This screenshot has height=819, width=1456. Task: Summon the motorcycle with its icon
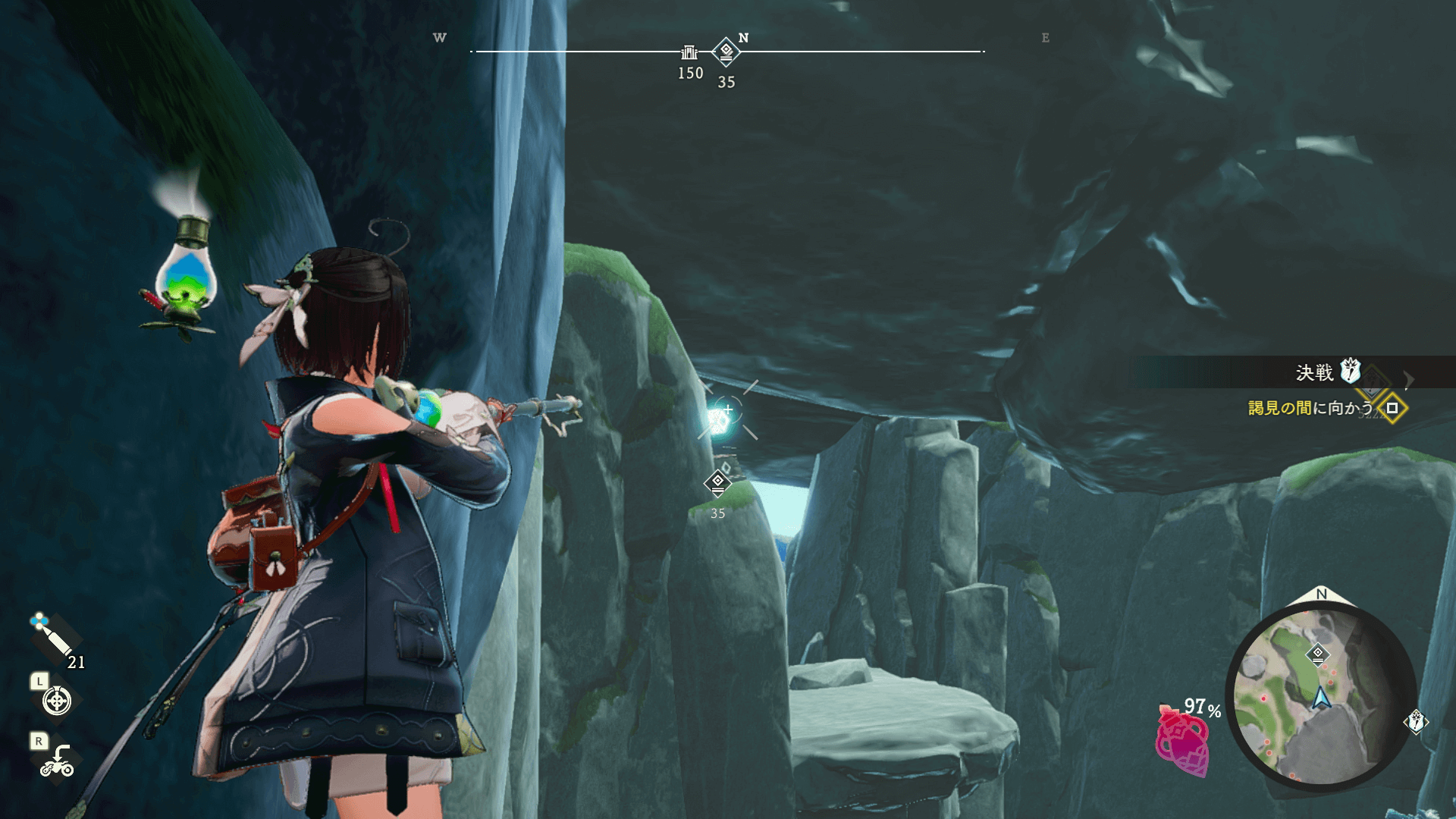pos(57,761)
